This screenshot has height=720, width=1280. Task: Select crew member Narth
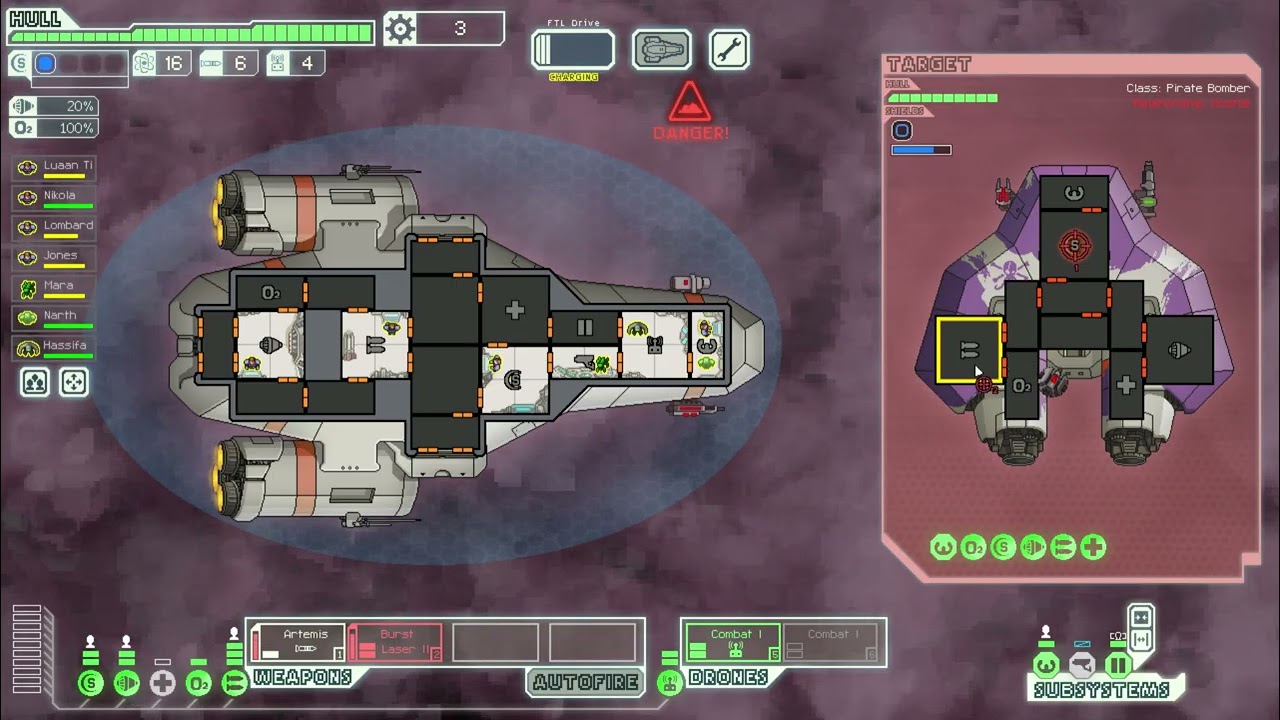click(x=55, y=317)
